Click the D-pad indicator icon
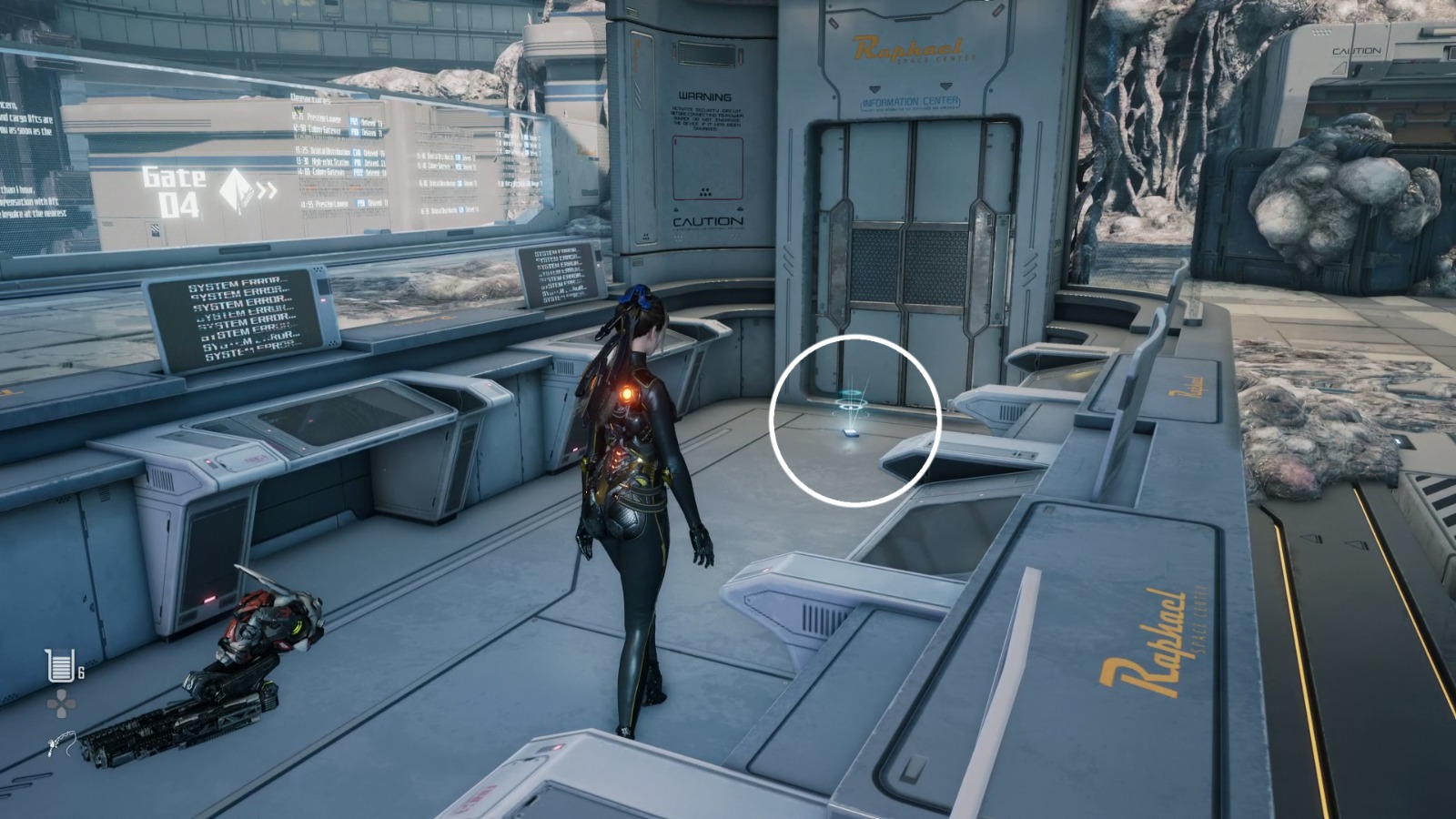 (62, 703)
